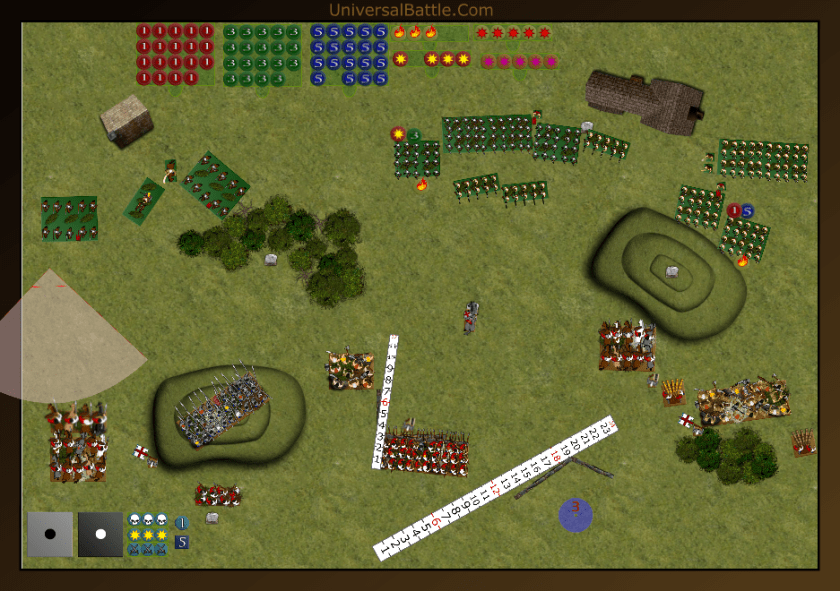Viewport: 840px width, 591px height.
Task: Select the round blue 1 token near the dice
Action: pyautogui.click(x=182, y=522)
